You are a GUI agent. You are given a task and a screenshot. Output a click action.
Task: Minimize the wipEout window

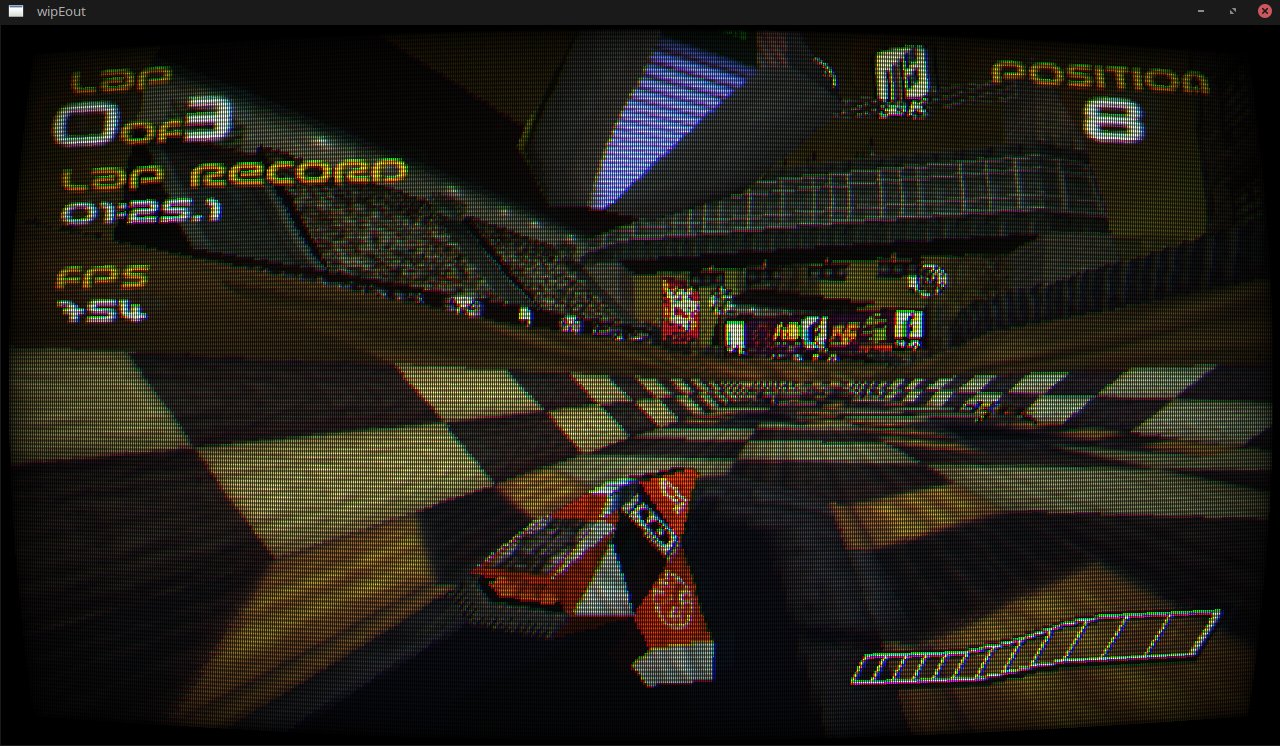coord(1199,11)
